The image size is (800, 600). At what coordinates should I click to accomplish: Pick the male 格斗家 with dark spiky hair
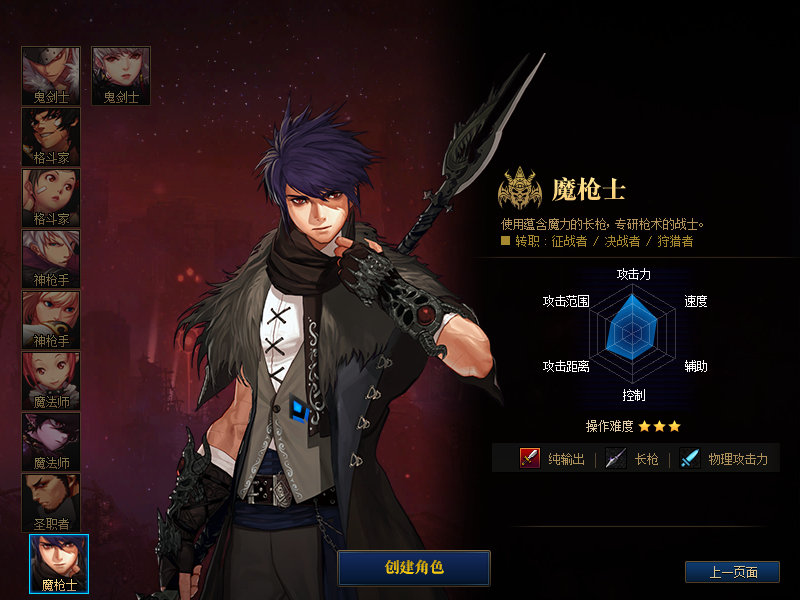(x=51, y=136)
